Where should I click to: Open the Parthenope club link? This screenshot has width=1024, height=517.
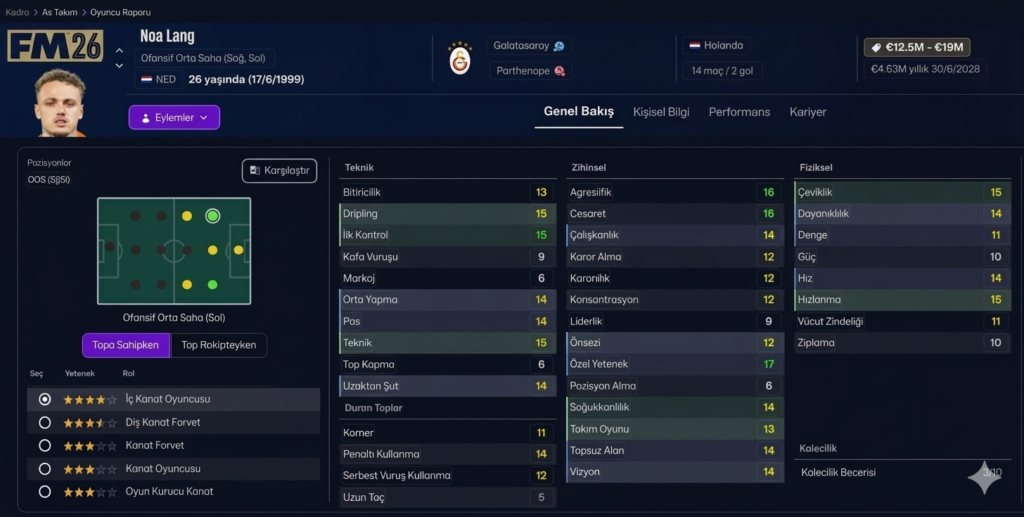coord(529,71)
